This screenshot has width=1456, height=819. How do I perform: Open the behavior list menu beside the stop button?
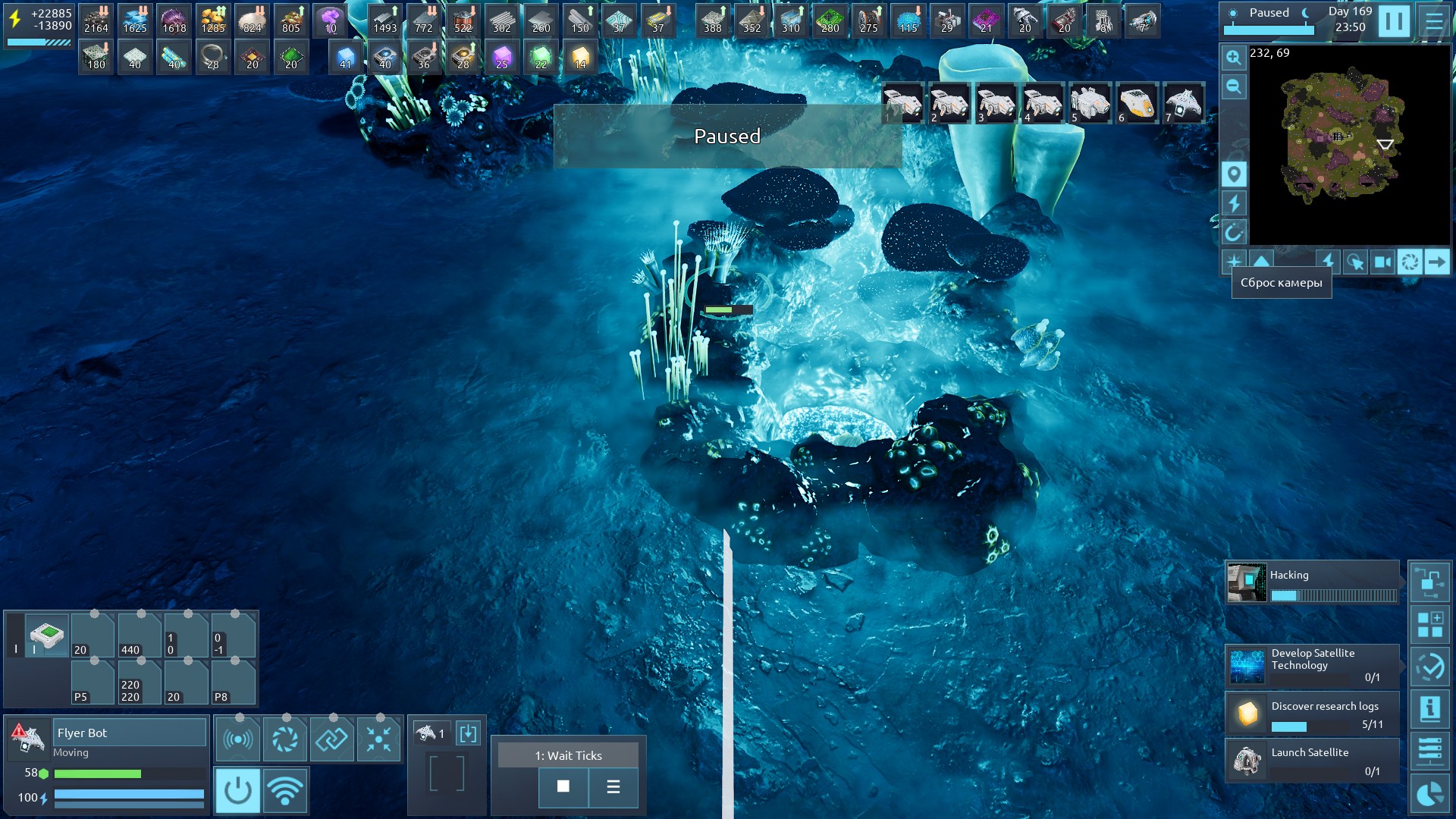[x=613, y=786]
